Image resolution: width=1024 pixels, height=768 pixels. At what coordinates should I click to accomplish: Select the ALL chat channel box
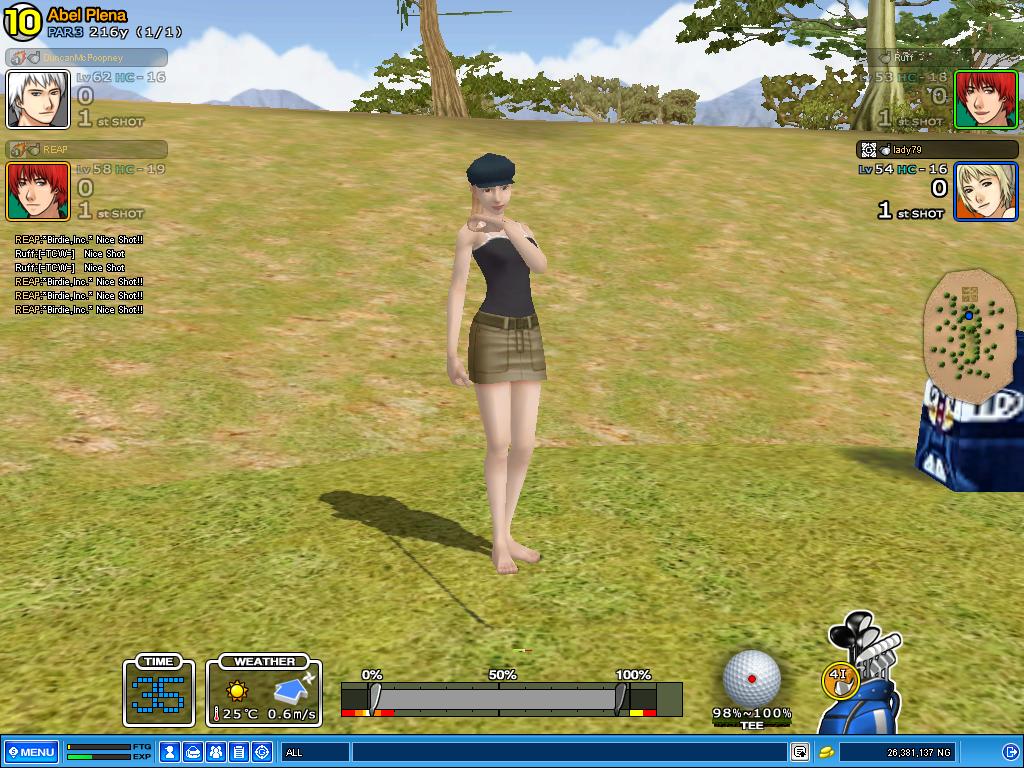(x=316, y=752)
